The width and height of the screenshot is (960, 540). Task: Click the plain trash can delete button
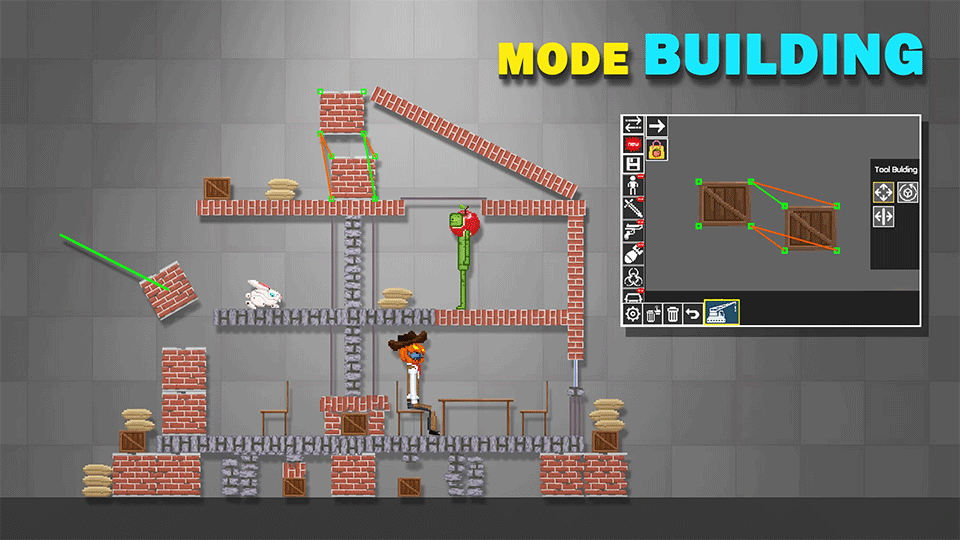(673, 315)
